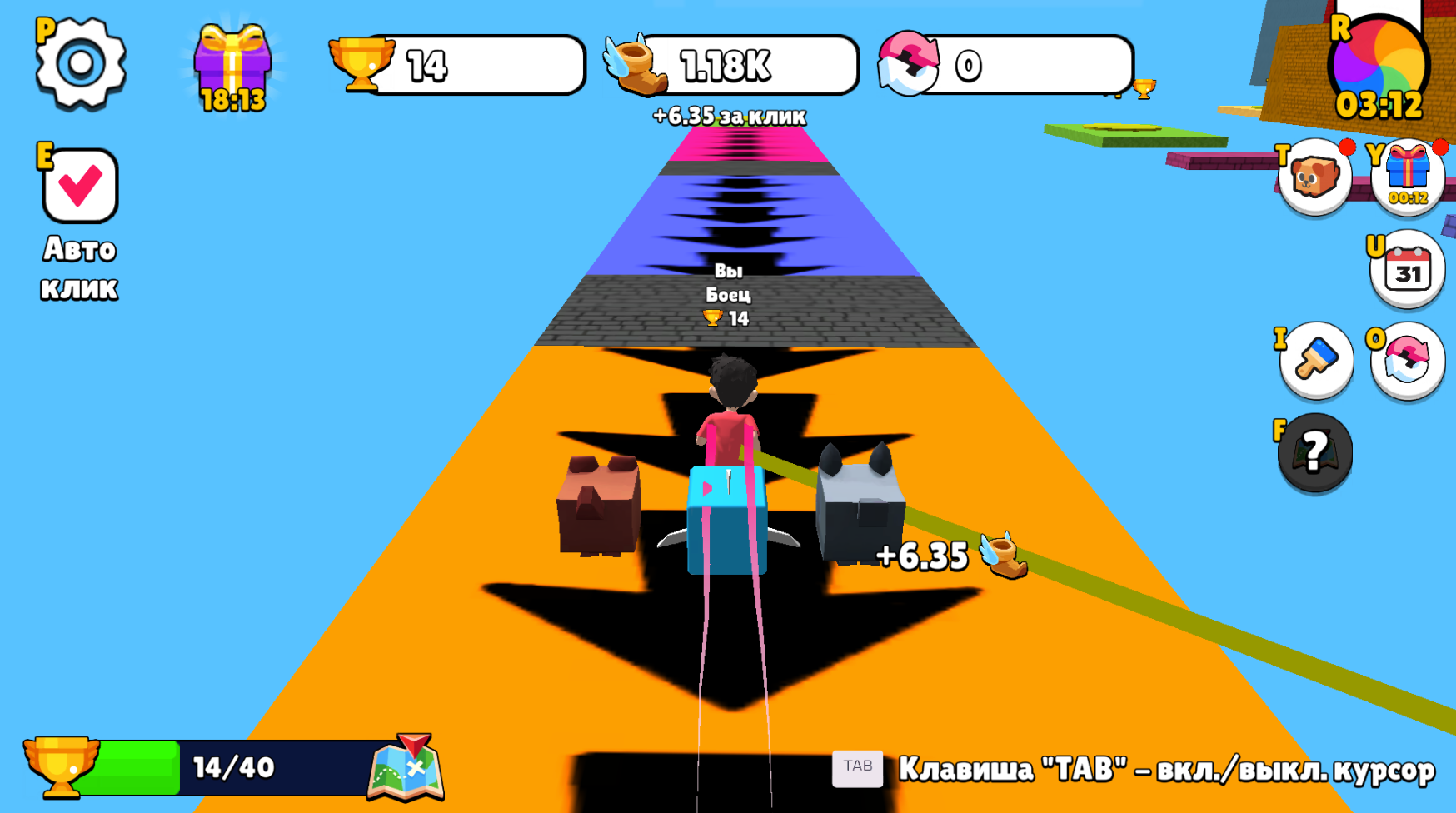Toggle the Авто клик checkbox
Viewport: 1456px width, 813px height.
[77, 186]
